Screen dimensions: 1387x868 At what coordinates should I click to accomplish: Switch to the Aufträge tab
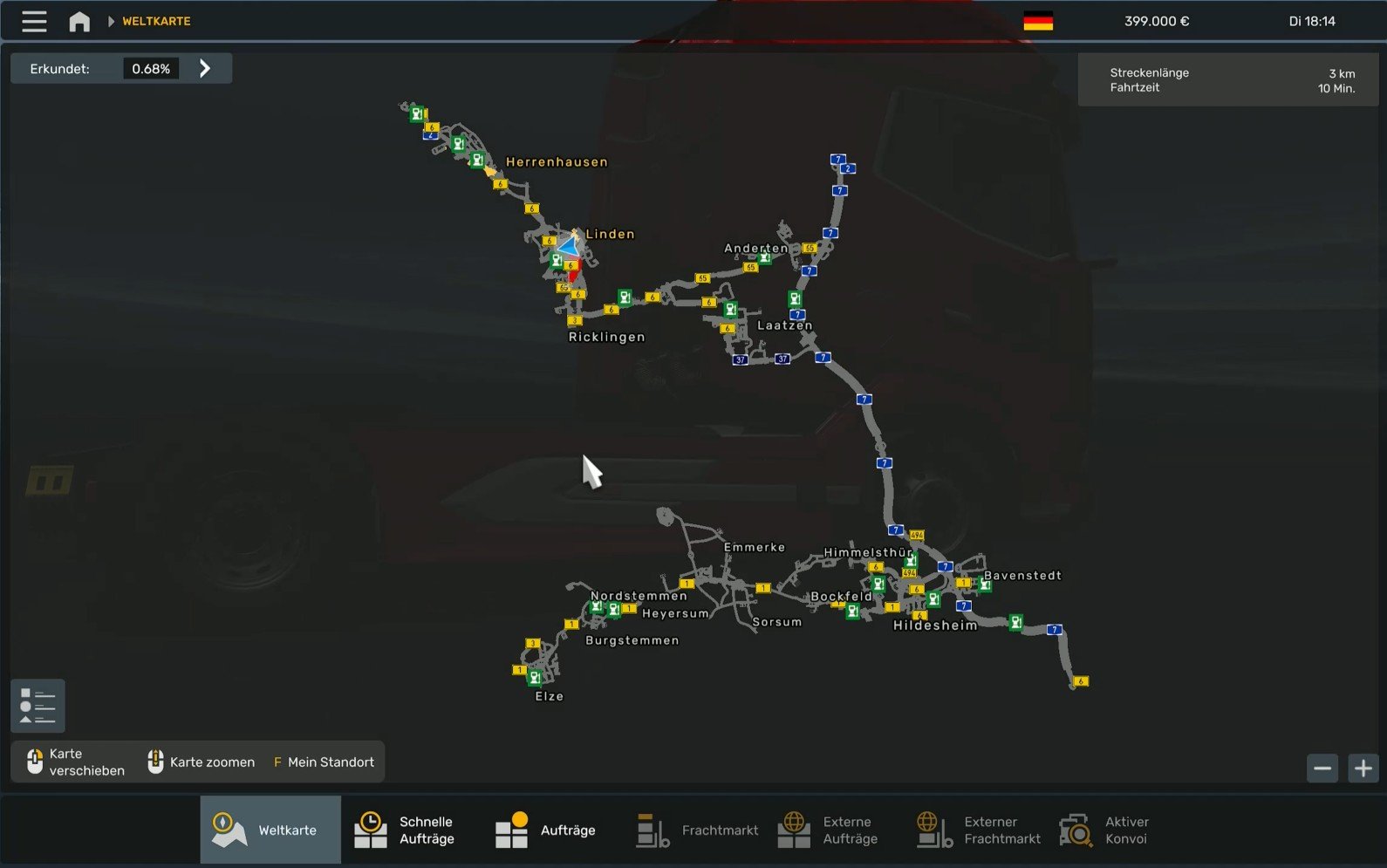coord(511,830)
